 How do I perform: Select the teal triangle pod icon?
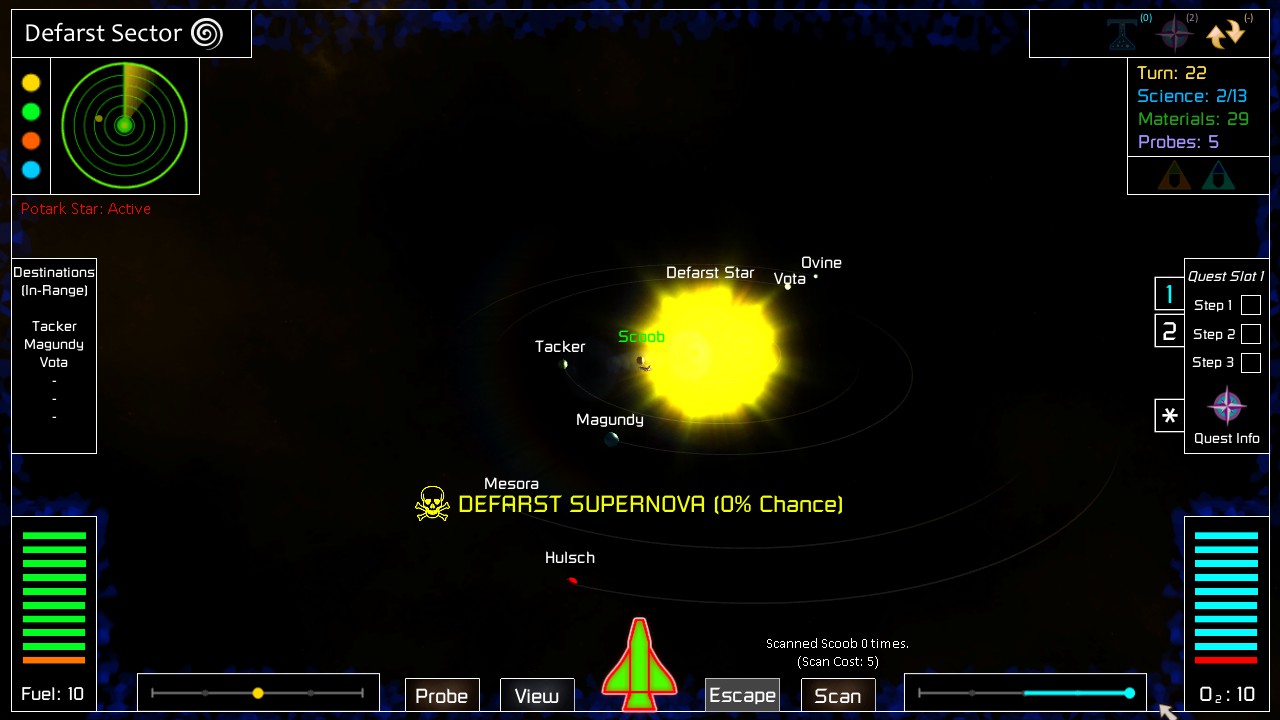[1219, 175]
